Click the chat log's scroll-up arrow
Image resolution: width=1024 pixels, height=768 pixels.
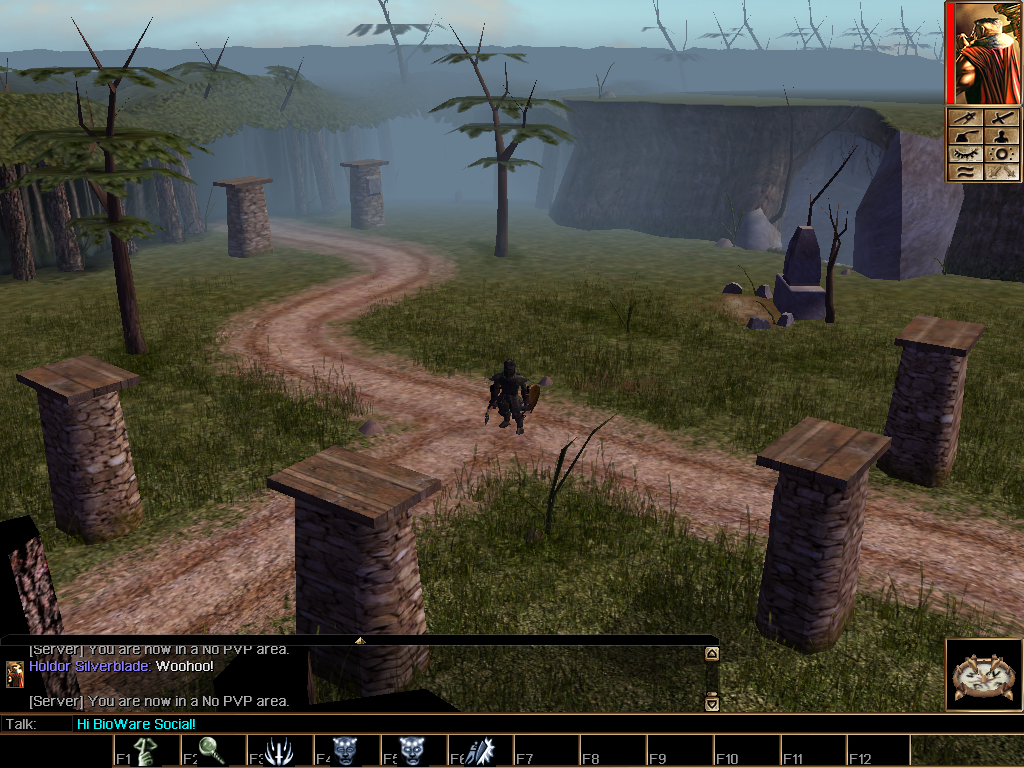pyautogui.click(x=712, y=654)
